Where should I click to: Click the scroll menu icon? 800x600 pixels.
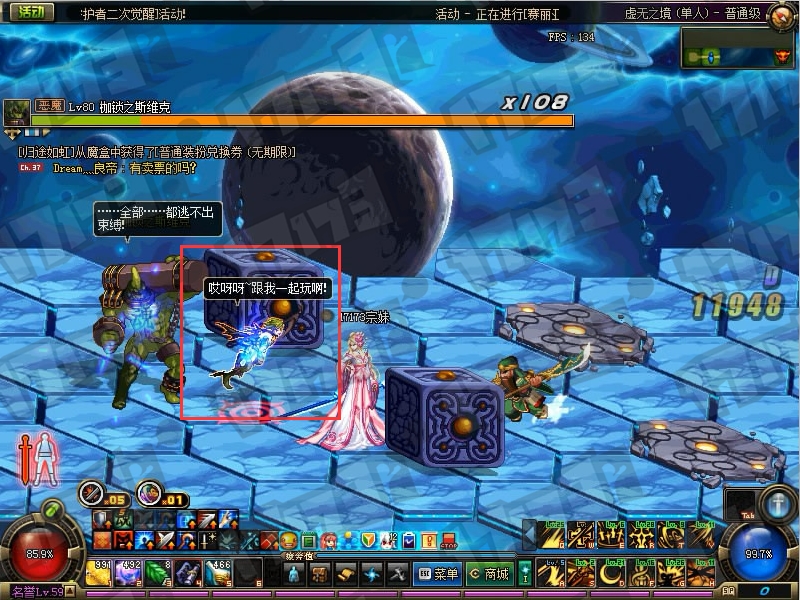pos(346,573)
